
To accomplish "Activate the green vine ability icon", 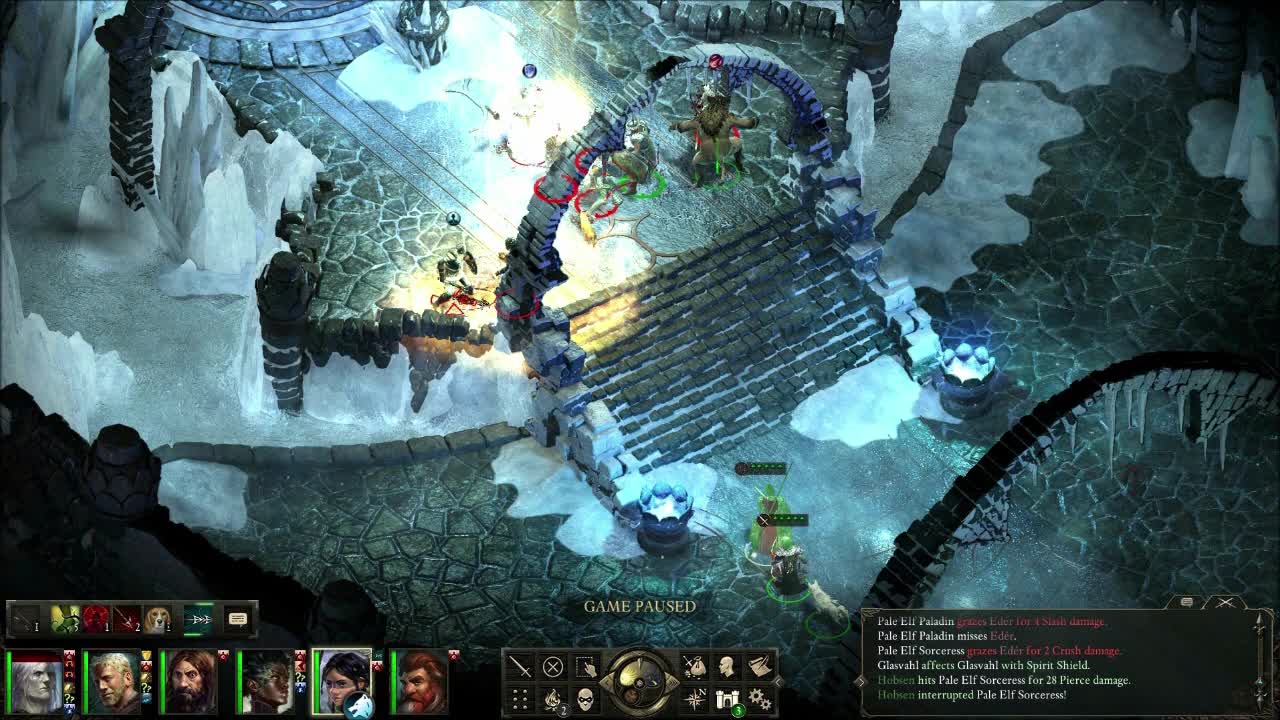I will [x=64, y=620].
